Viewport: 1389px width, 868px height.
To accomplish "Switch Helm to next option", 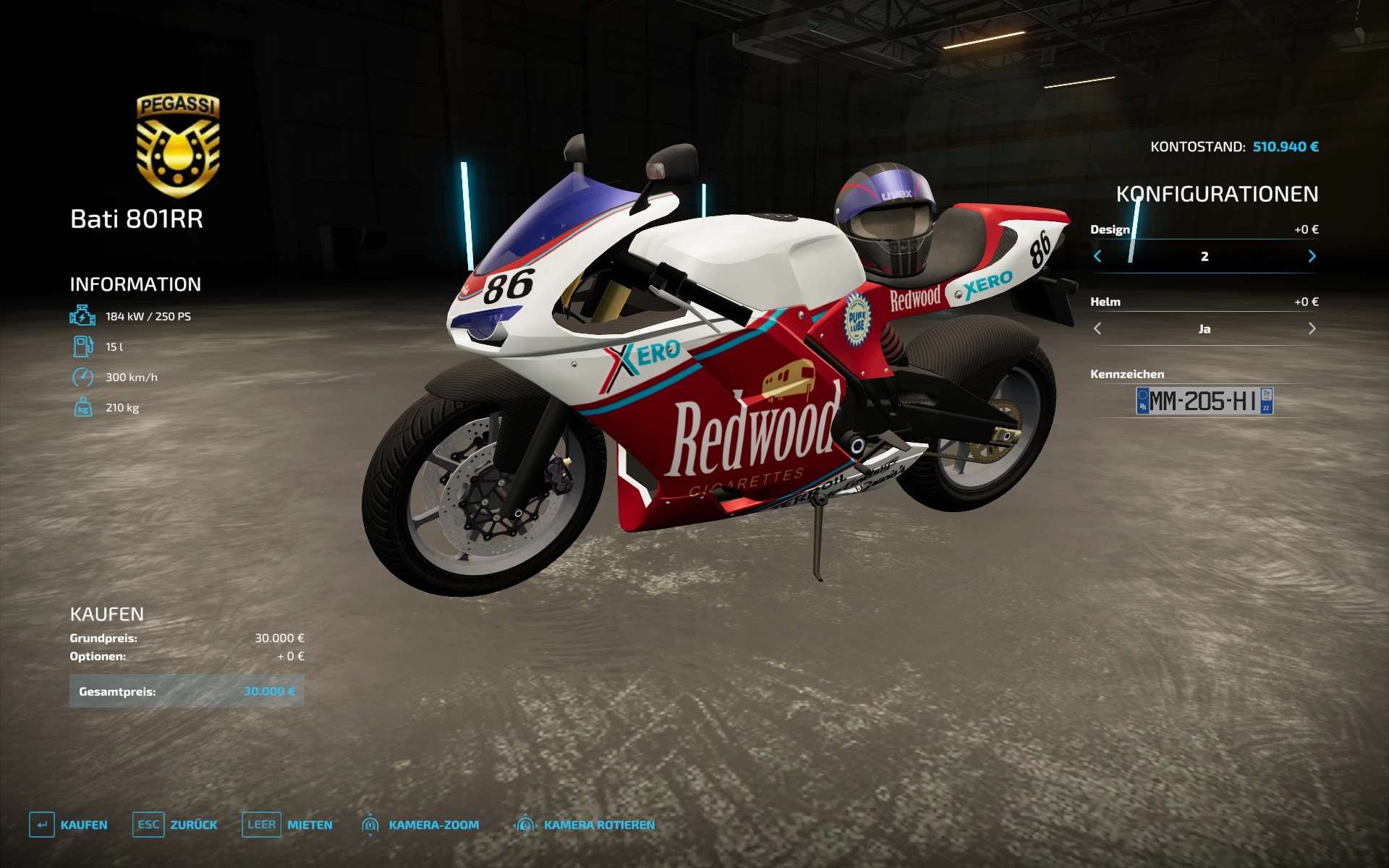I will tap(1312, 328).
